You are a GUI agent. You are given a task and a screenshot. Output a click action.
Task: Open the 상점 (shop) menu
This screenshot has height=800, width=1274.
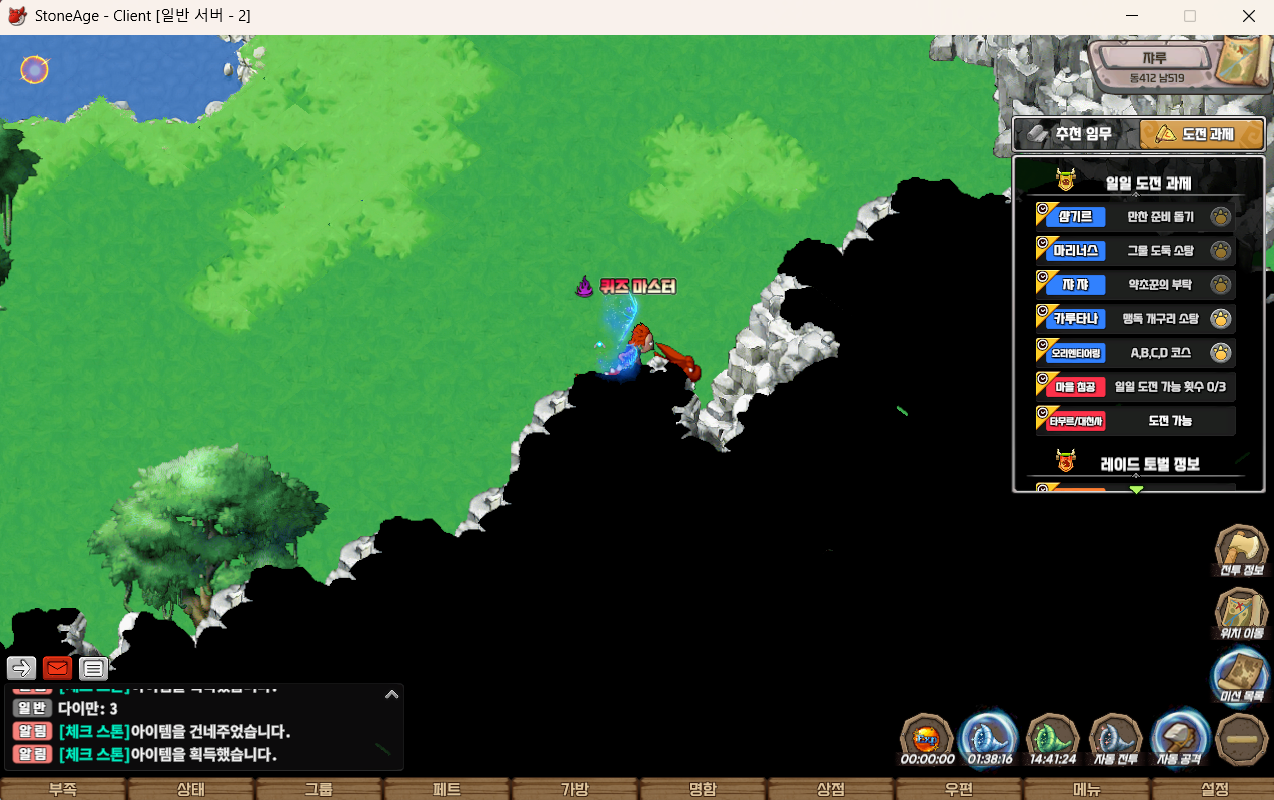(x=830, y=789)
